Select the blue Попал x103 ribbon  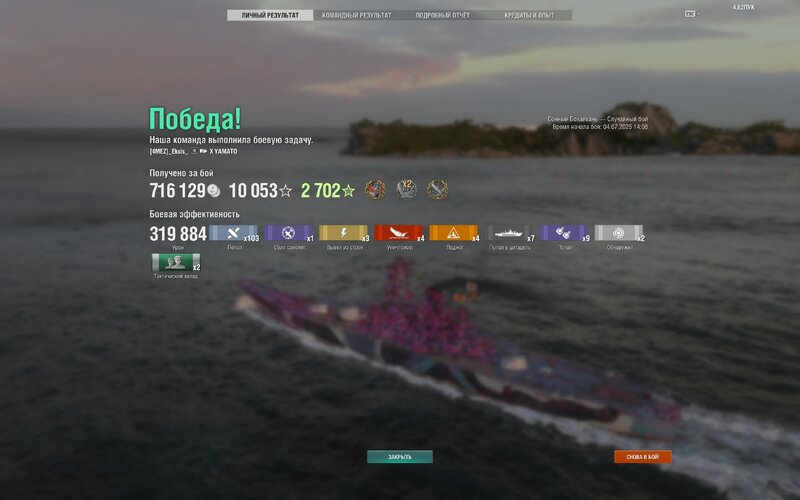pyautogui.click(x=234, y=234)
